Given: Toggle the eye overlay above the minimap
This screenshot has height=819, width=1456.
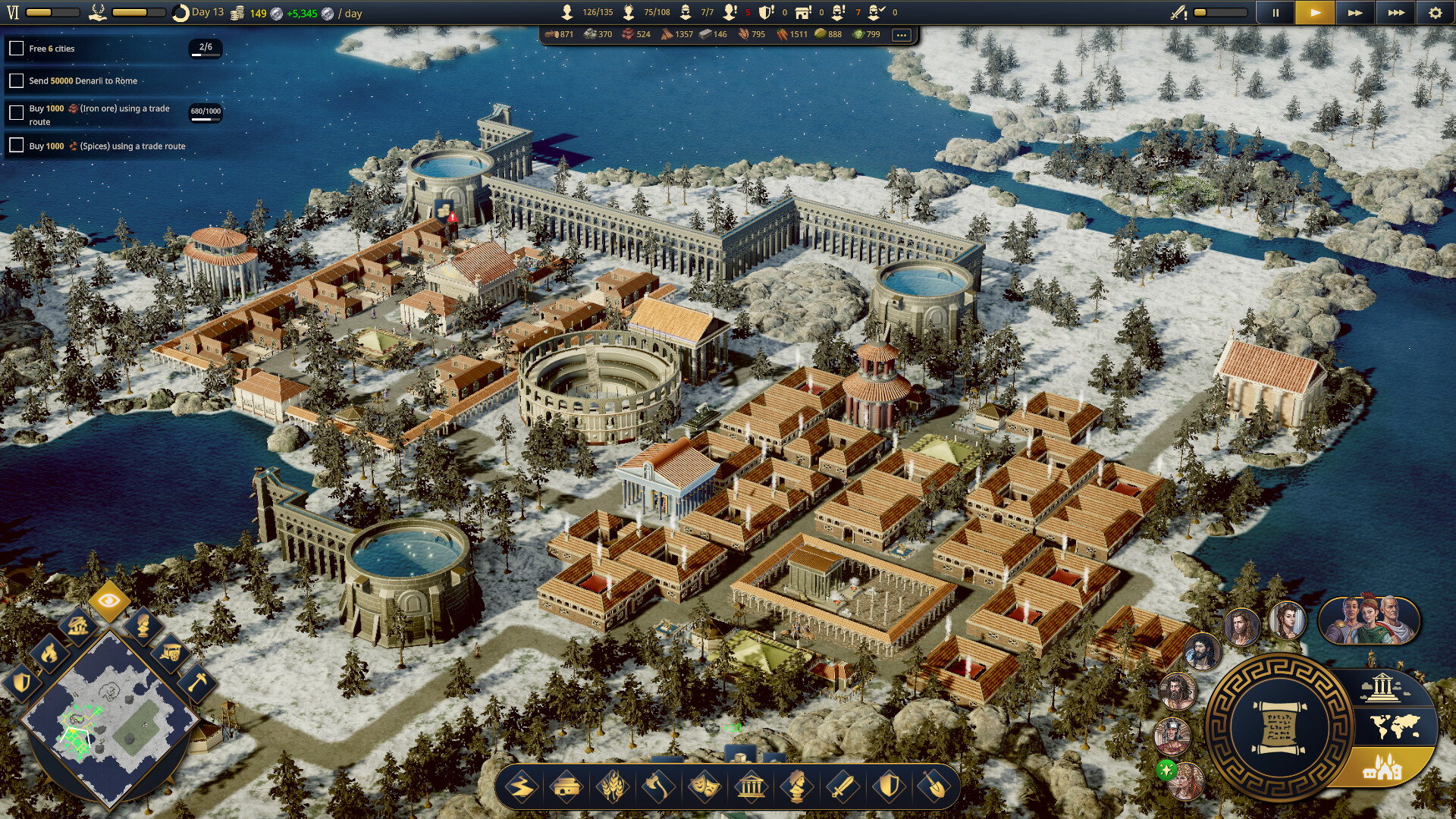Looking at the screenshot, I should click(x=109, y=601).
